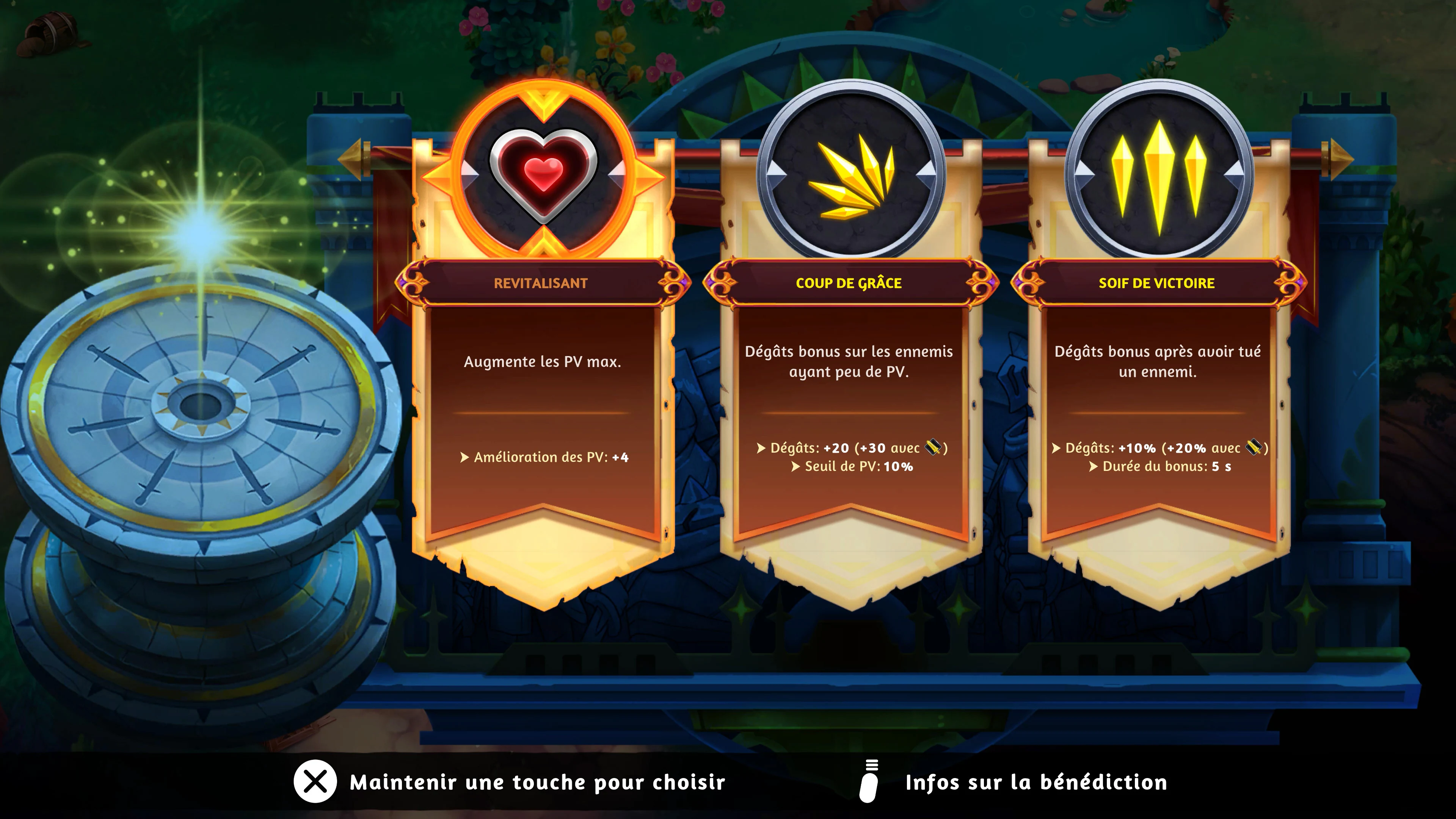The image size is (1456, 819).
Task: Click Maintenir une touche pour choisir
Action: [538, 782]
